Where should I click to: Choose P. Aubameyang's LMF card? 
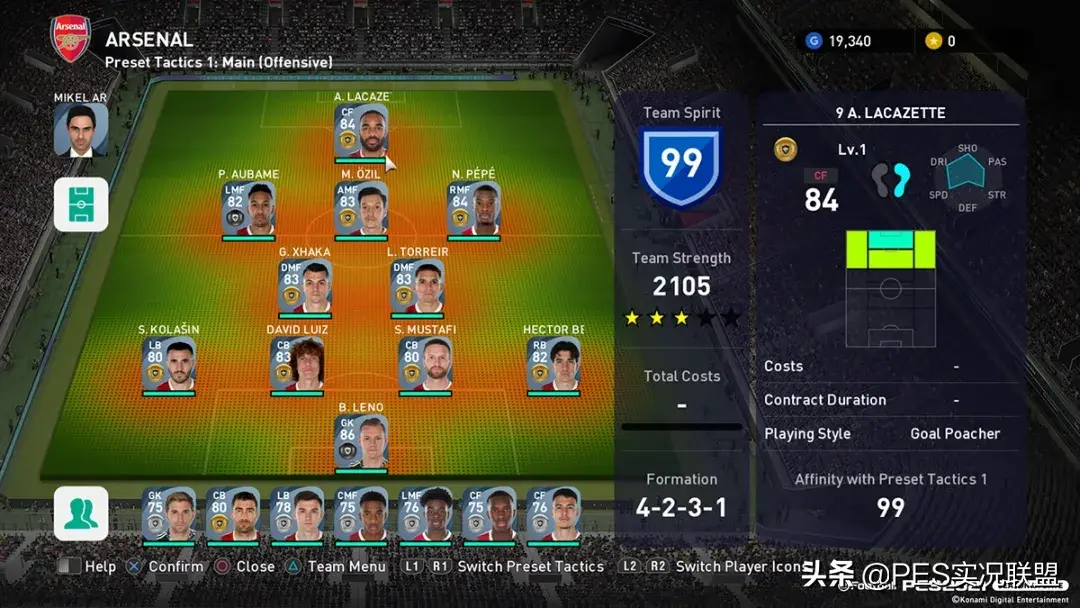click(x=249, y=209)
